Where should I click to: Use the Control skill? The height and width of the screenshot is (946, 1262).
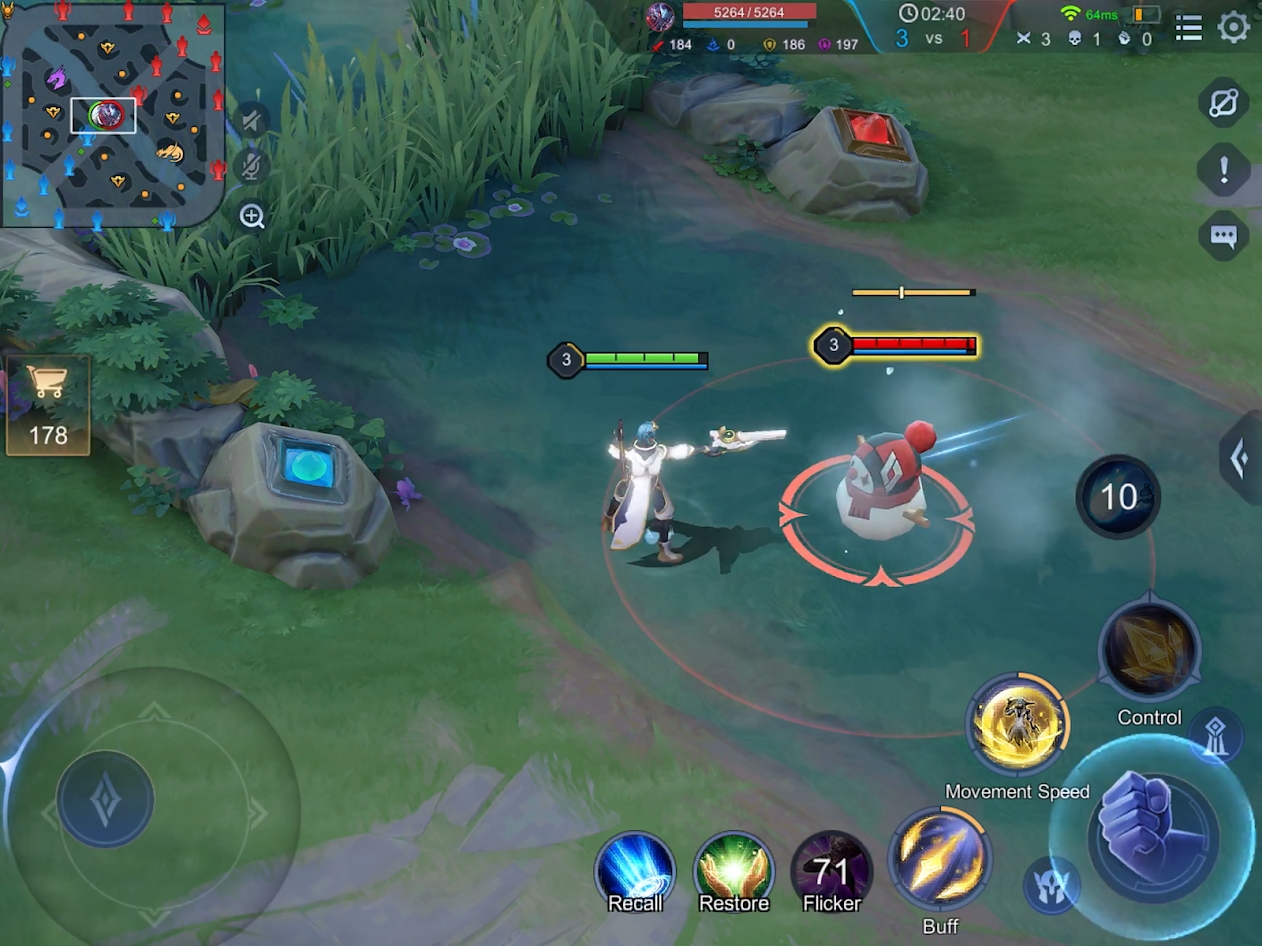[1149, 653]
